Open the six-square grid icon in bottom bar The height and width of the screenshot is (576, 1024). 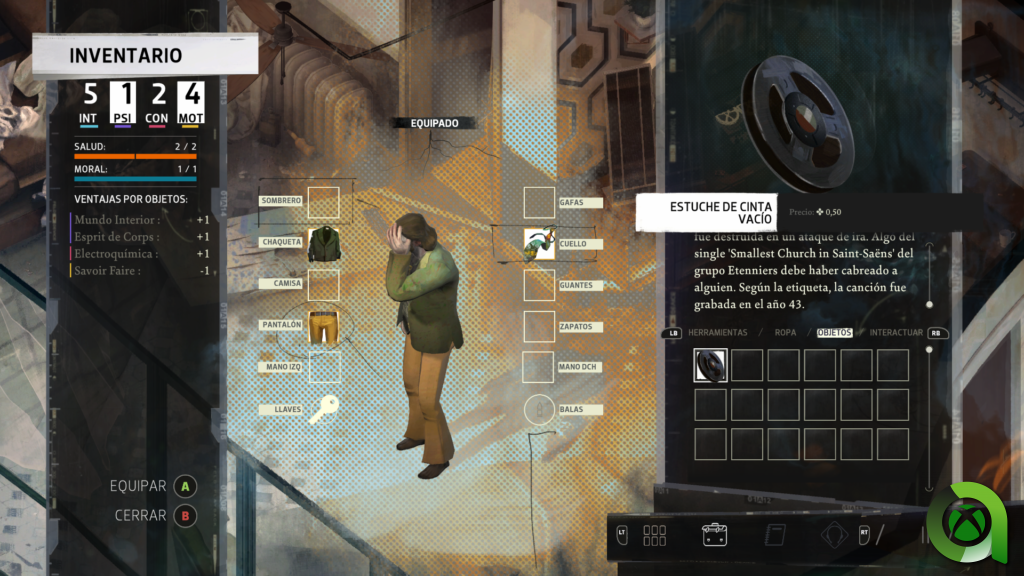point(655,535)
